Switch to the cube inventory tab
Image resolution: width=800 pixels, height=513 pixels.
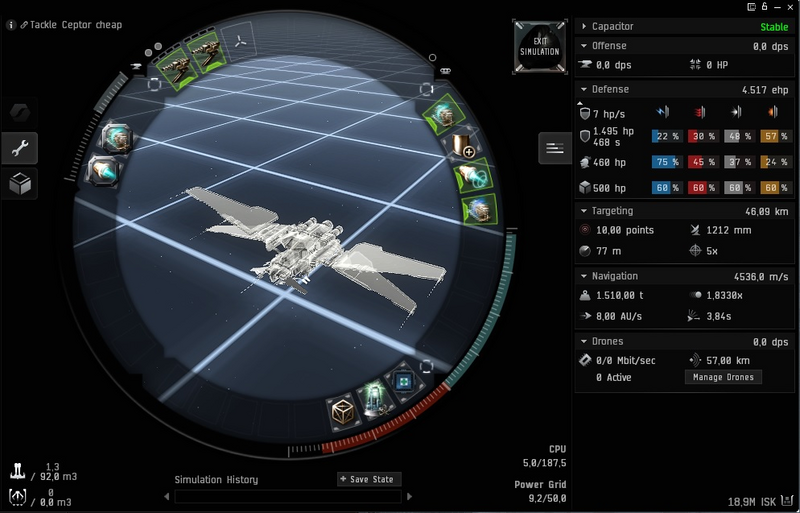click(x=19, y=184)
